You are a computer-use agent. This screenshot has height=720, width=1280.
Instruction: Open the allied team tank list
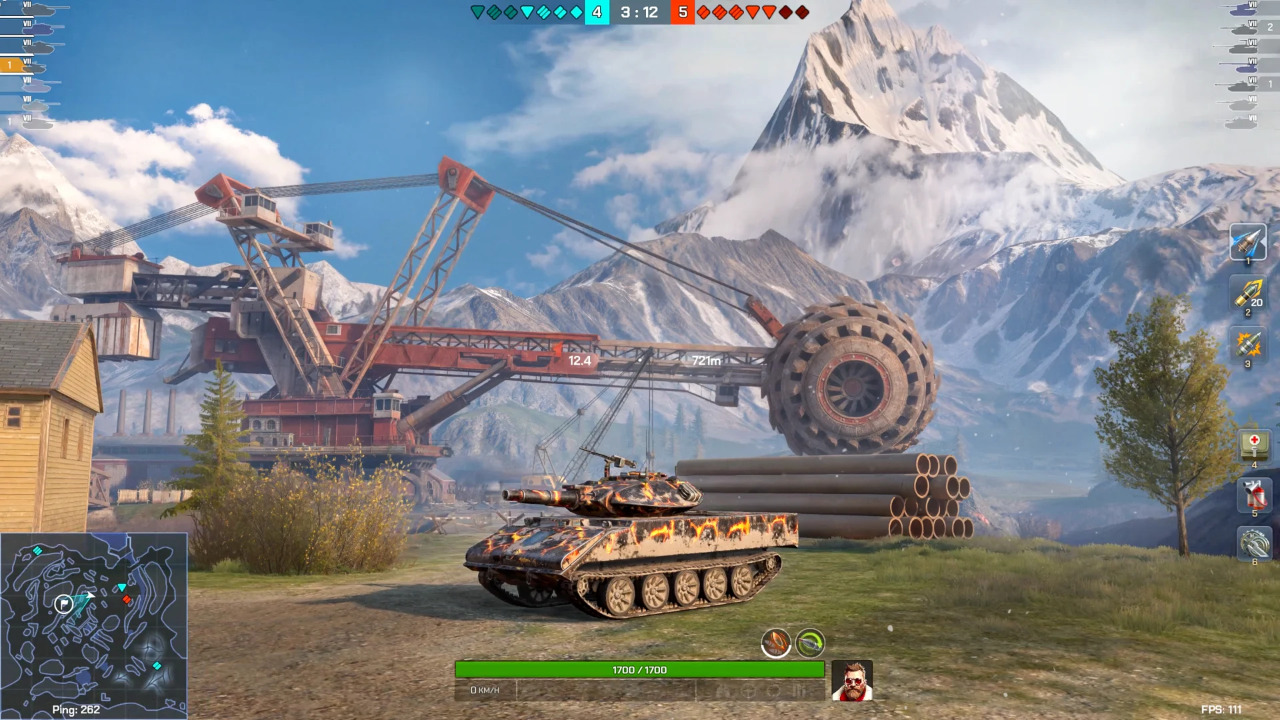(30, 66)
